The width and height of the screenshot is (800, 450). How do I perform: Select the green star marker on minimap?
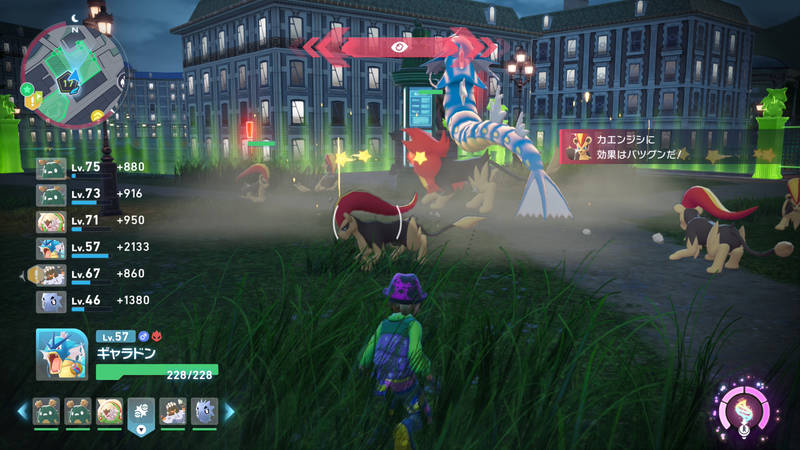coord(26,88)
